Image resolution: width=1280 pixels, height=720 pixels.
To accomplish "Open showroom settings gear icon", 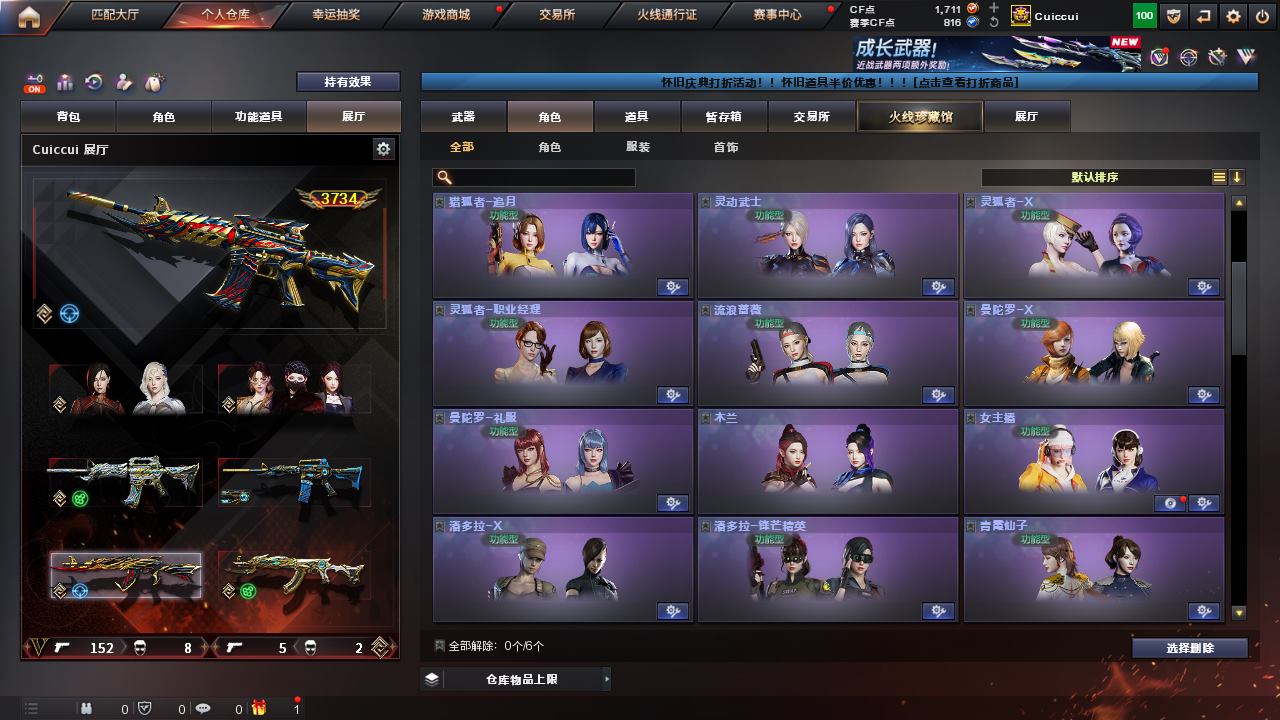I will 383,149.
